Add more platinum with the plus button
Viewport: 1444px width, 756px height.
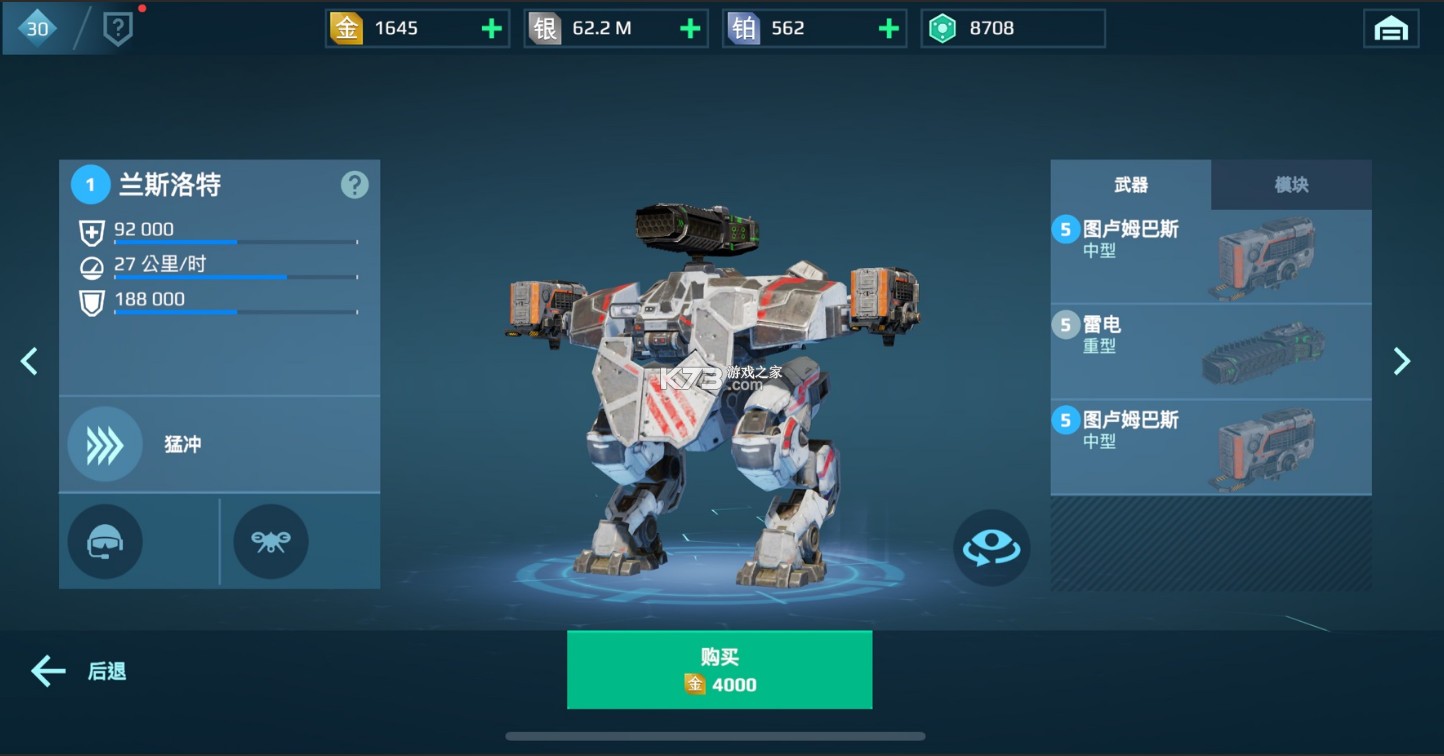tap(888, 29)
